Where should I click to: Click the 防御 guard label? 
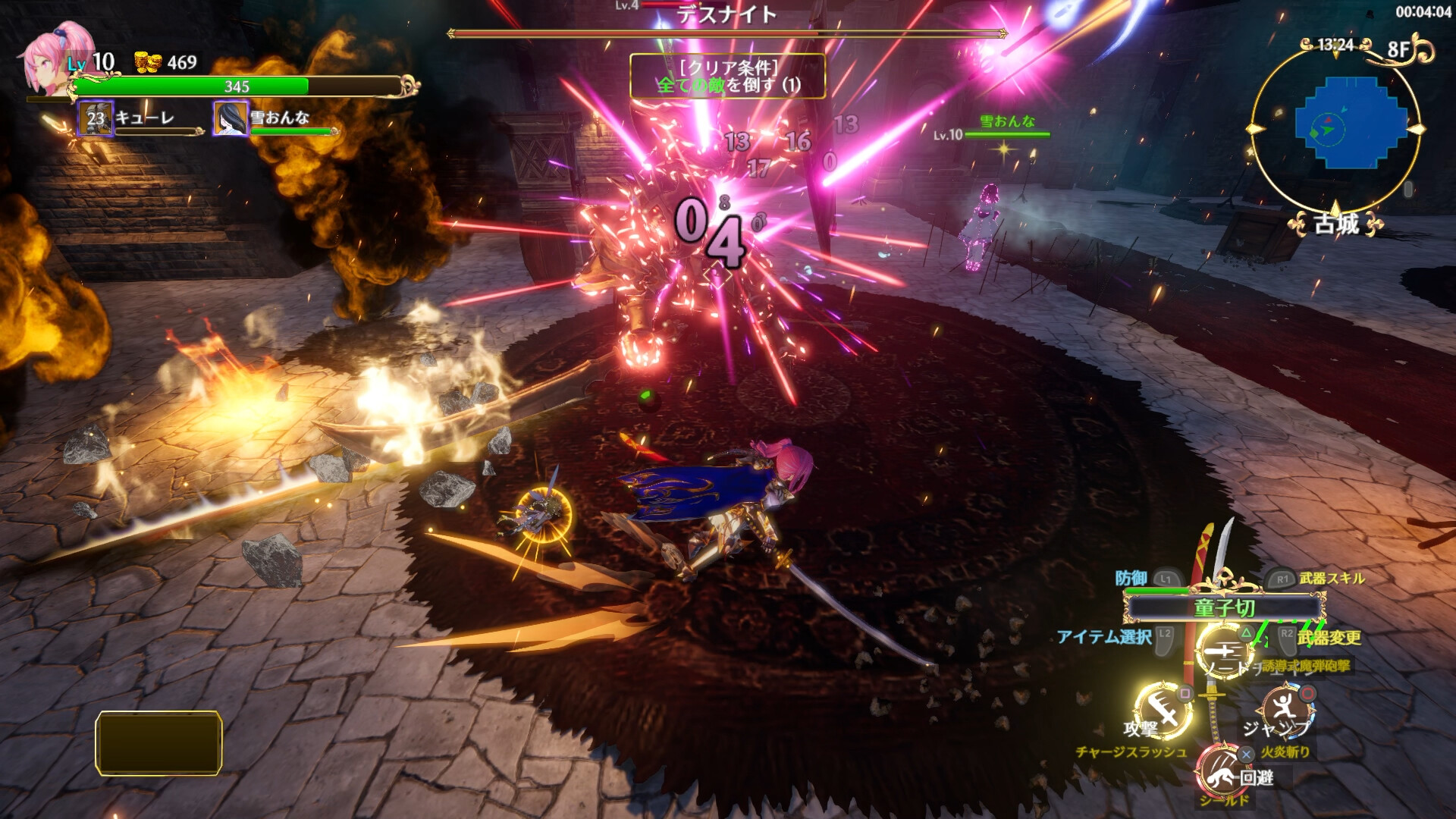click(x=1131, y=579)
